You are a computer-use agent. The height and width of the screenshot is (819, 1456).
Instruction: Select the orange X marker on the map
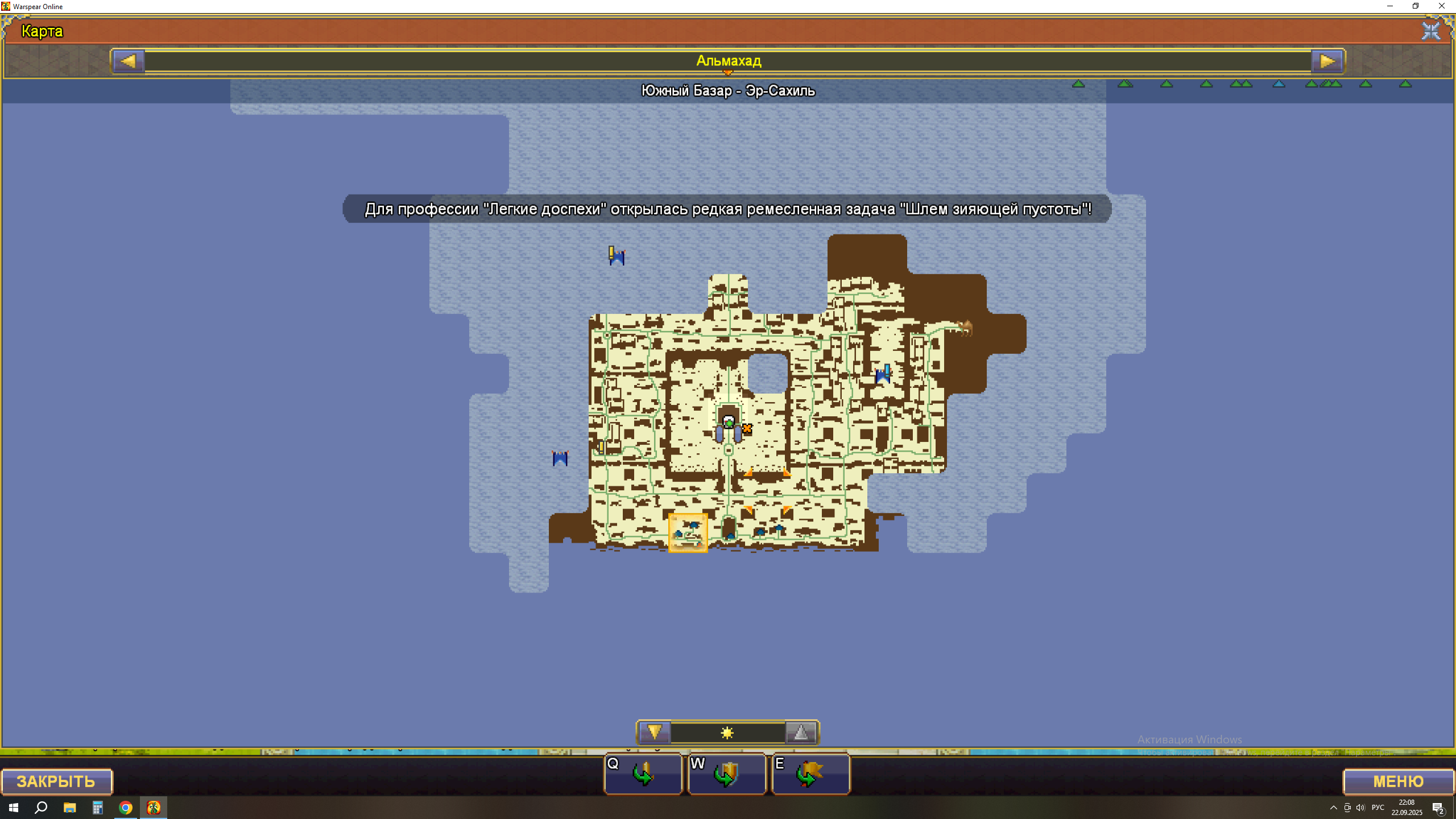747,429
